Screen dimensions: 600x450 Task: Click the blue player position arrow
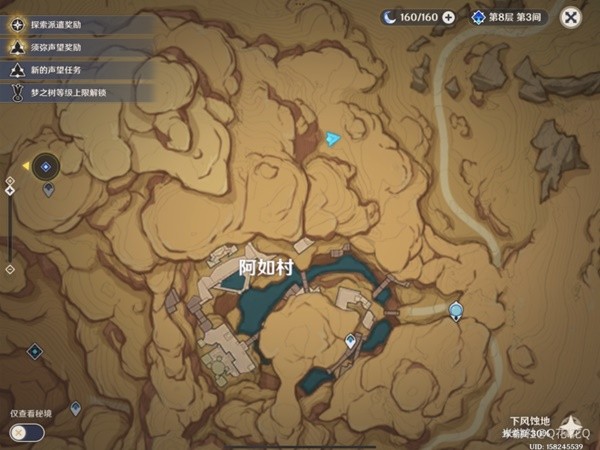(333, 138)
